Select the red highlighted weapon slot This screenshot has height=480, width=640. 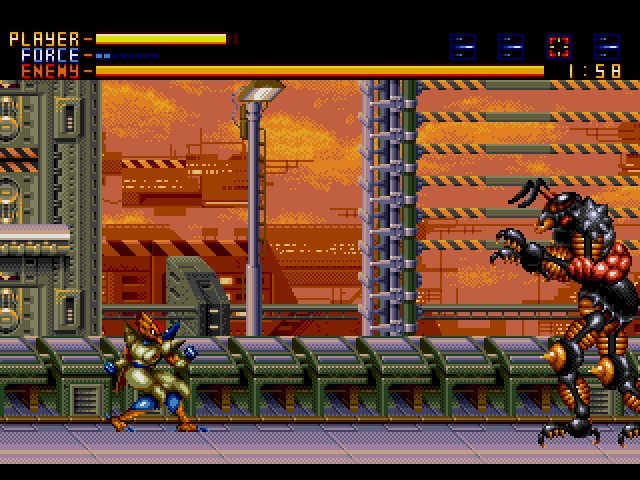[559, 46]
